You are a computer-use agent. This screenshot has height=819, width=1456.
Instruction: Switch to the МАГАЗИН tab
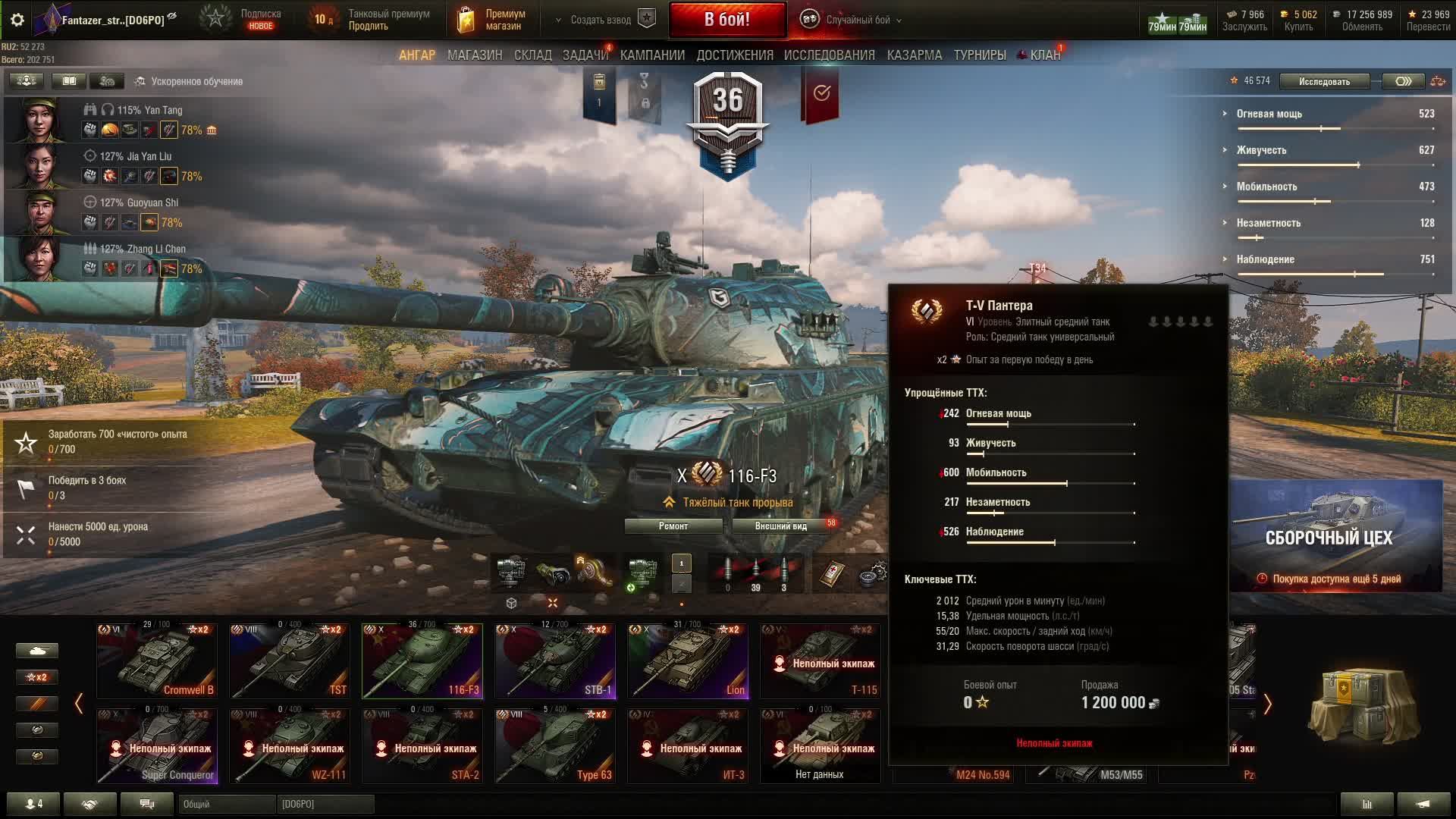(474, 55)
